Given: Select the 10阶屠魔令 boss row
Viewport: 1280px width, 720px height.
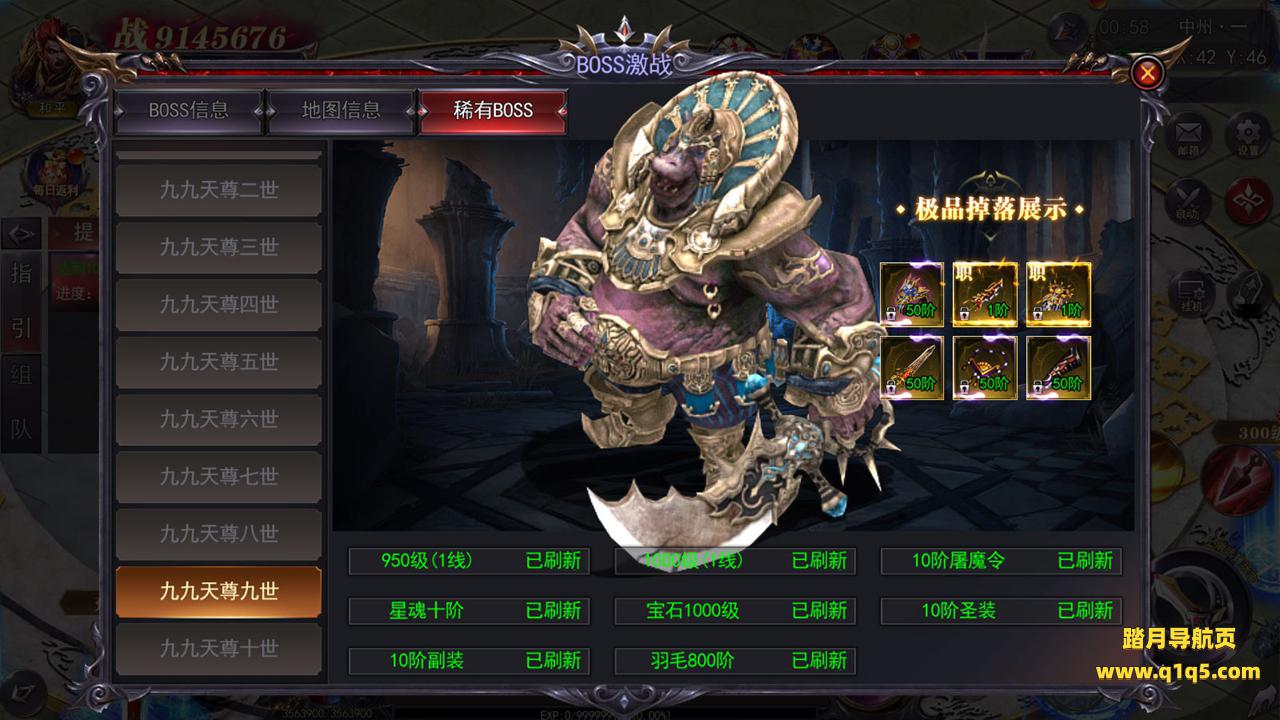Looking at the screenshot, I should 1001,560.
